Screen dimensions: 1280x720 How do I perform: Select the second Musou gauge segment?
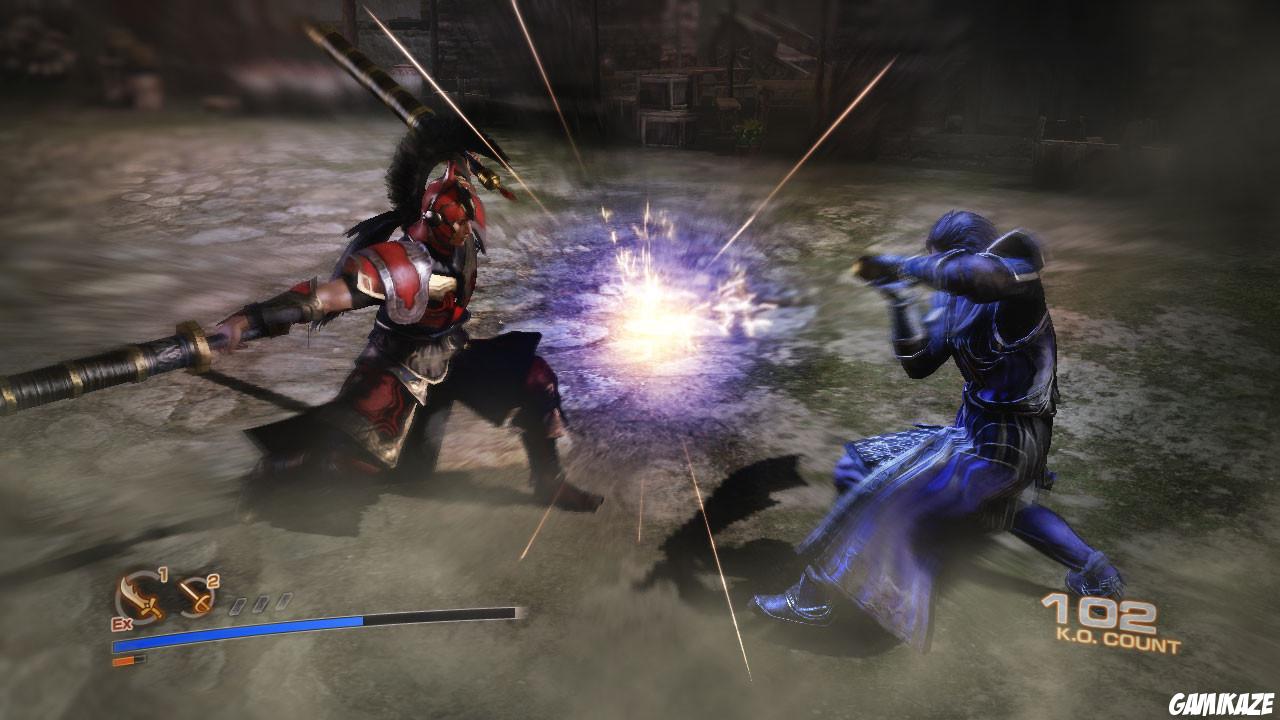pyautogui.click(x=261, y=602)
